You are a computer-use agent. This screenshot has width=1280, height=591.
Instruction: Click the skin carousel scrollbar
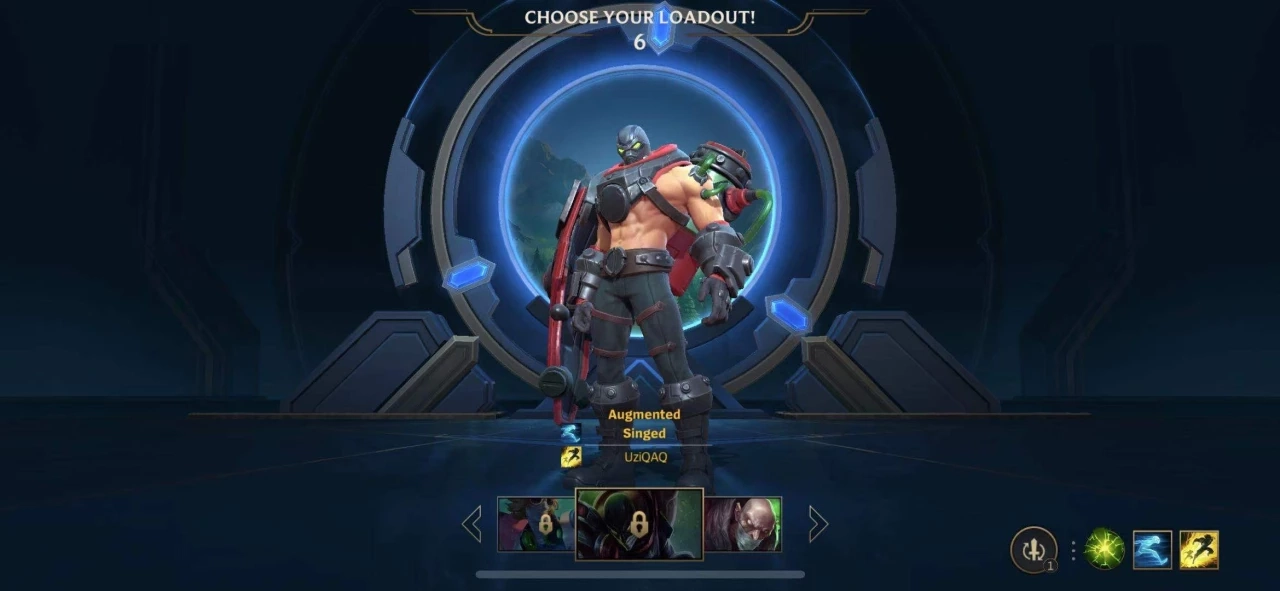(x=640, y=575)
